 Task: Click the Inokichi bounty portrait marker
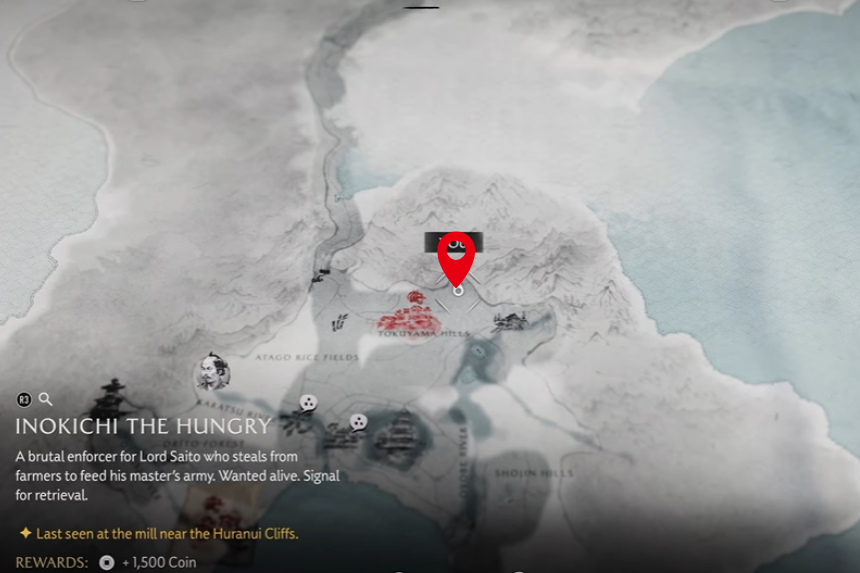tap(211, 372)
